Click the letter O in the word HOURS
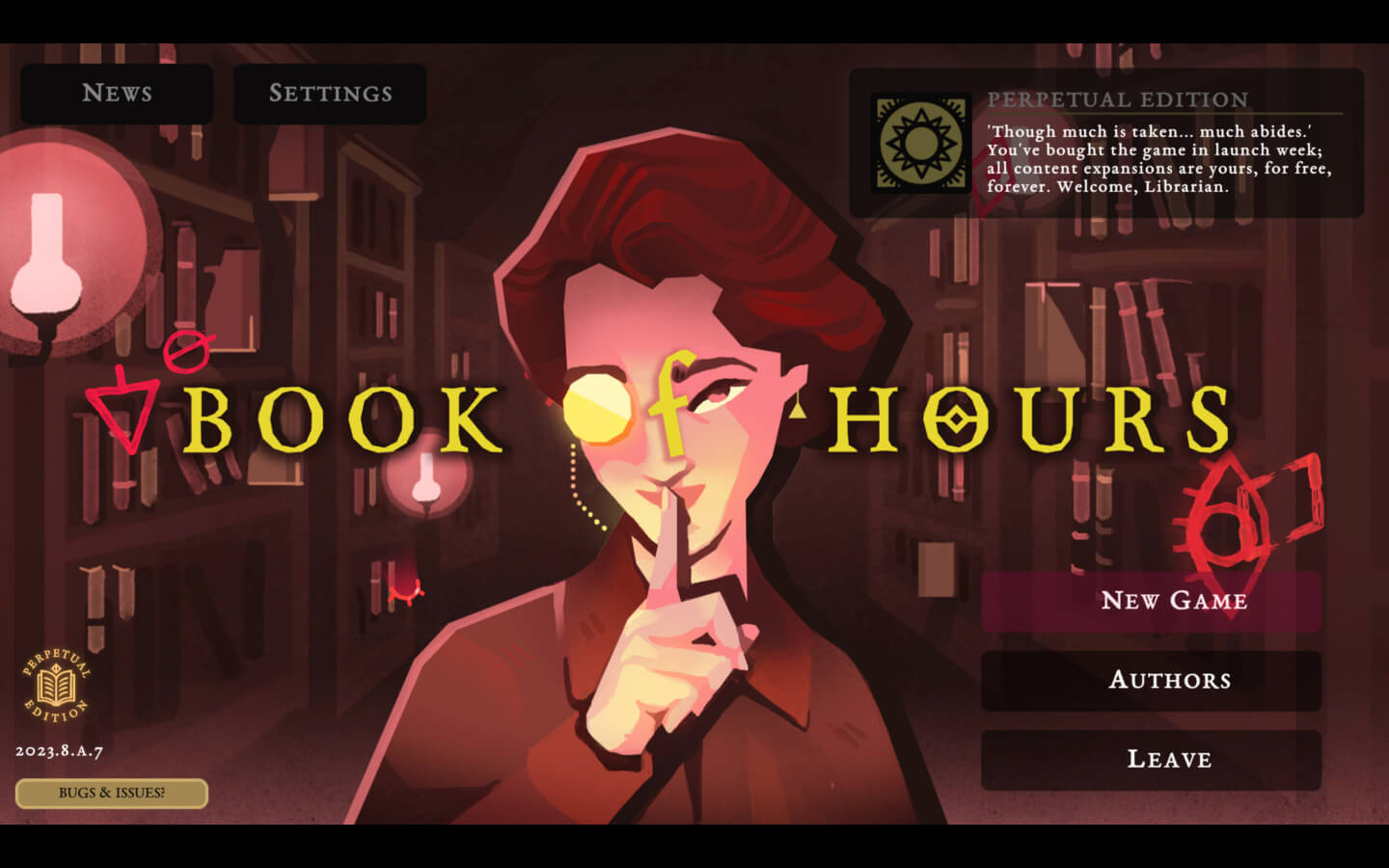Screen dimensions: 1389x868 point(955,417)
